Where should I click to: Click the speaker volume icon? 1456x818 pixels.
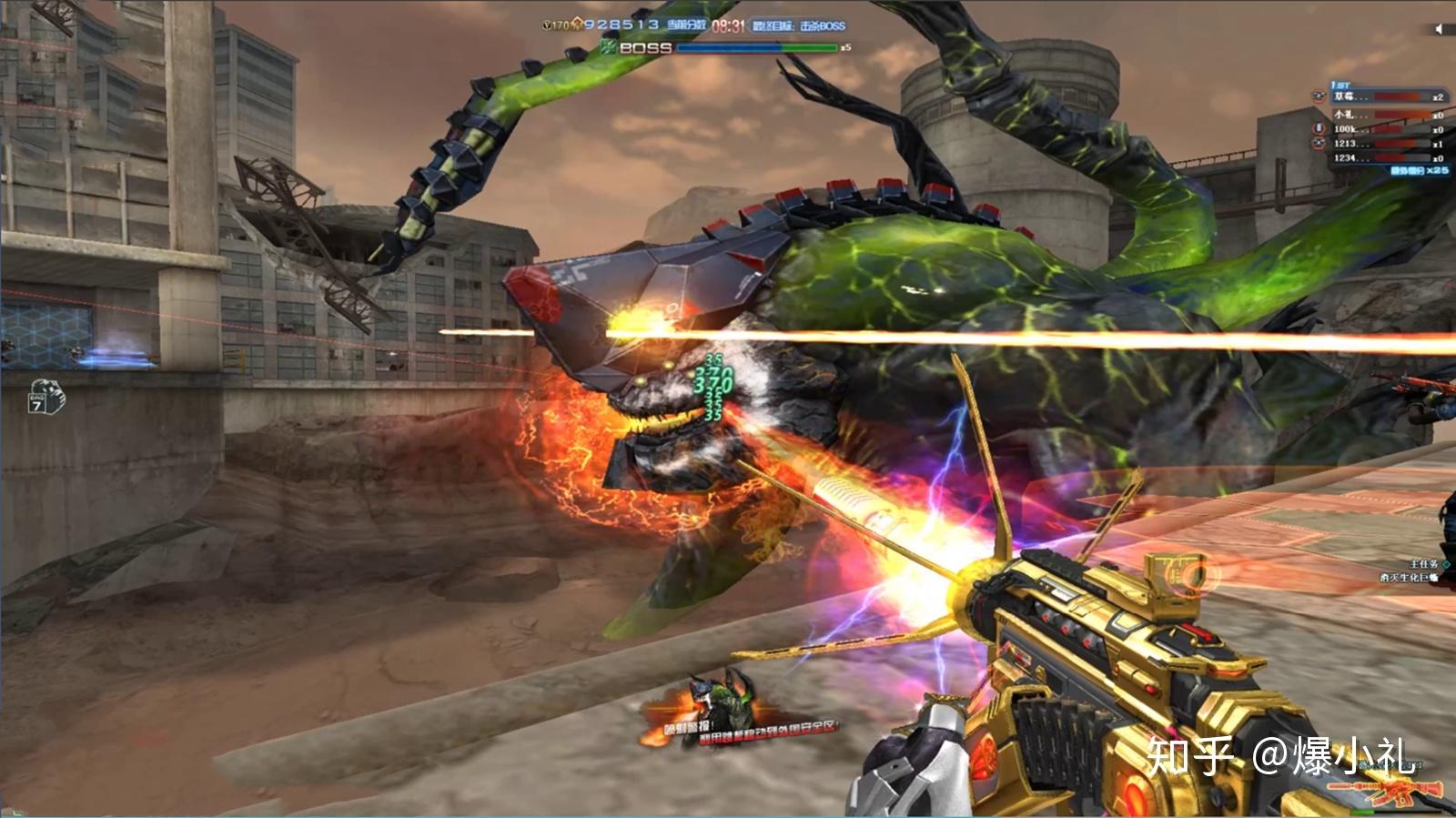[1439, 29]
